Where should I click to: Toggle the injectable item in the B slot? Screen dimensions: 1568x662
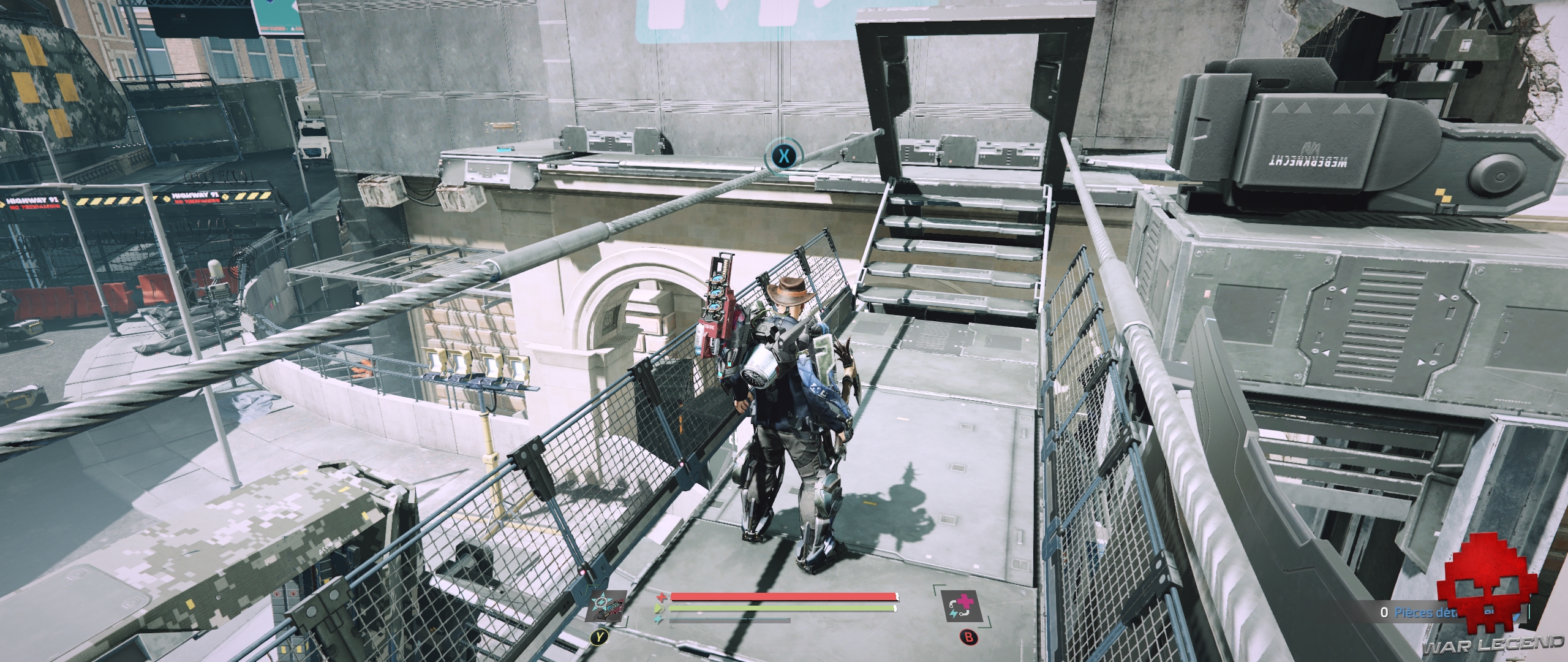pos(962,606)
